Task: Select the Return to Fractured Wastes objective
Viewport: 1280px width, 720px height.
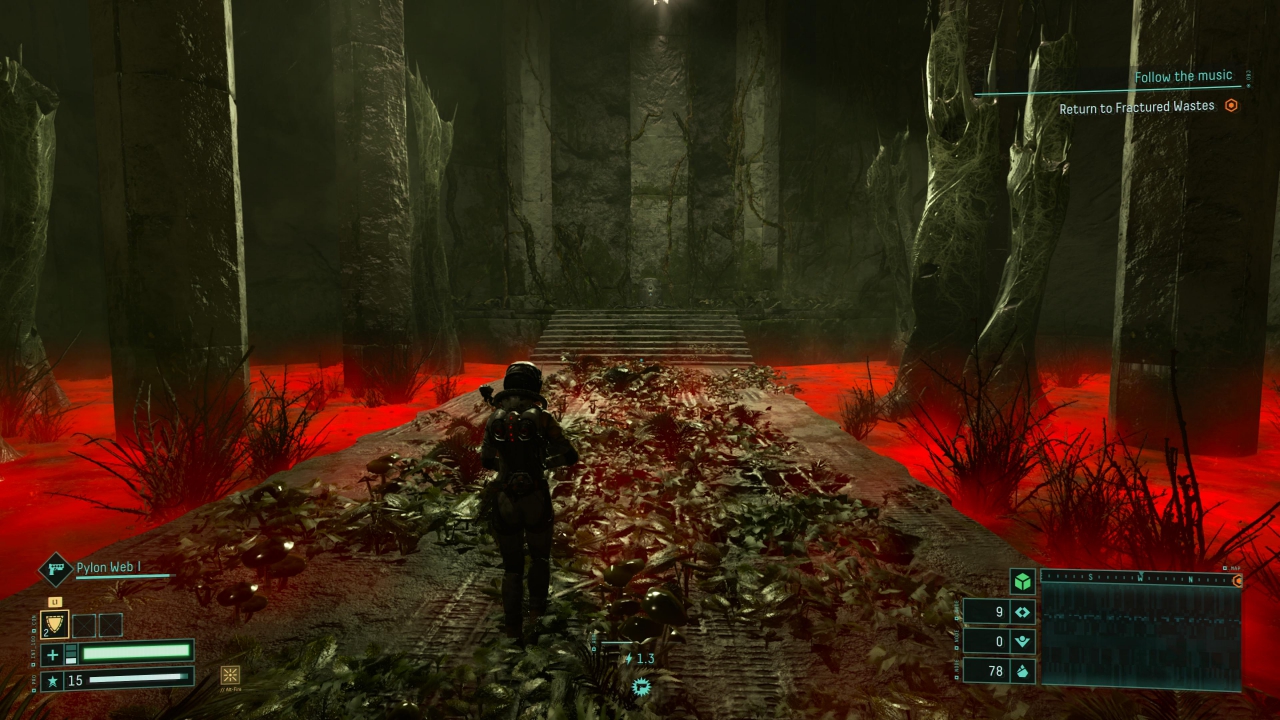Action: pos(1137,106)
